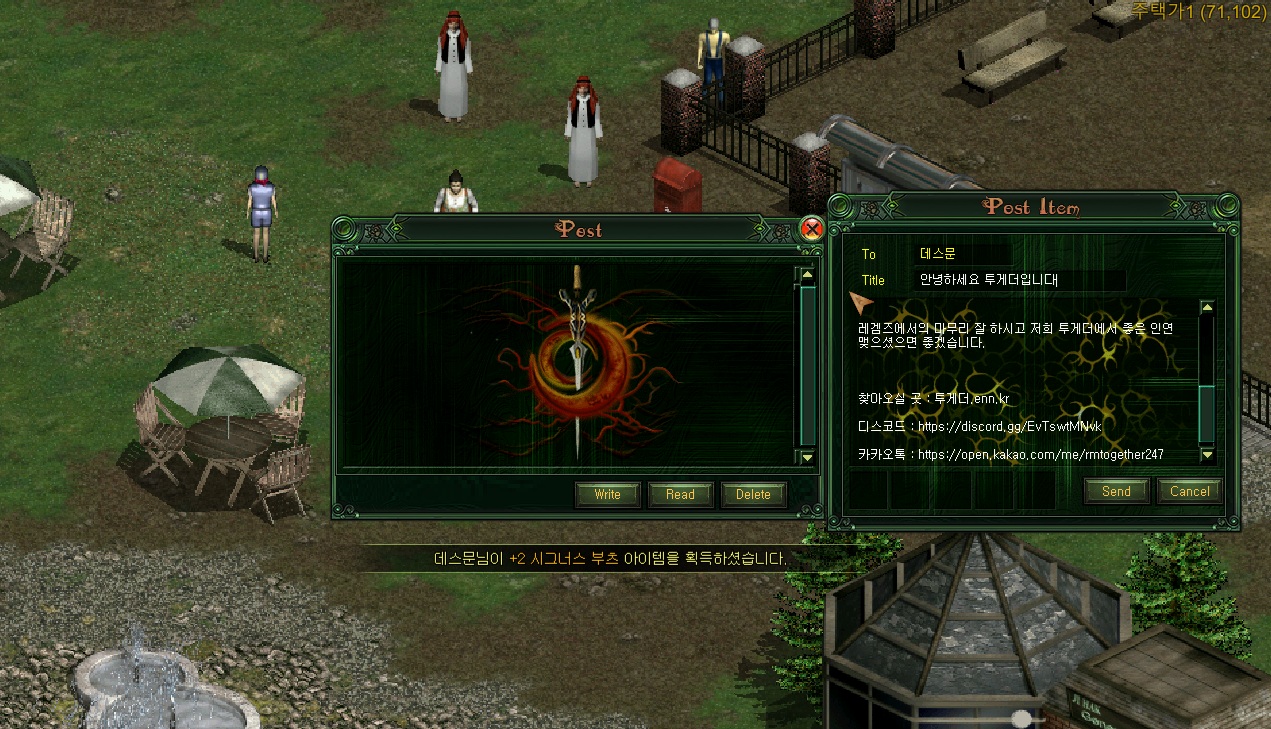Click the Write button in Post window
Screen dimensions: 1271x729
[607, 494]
